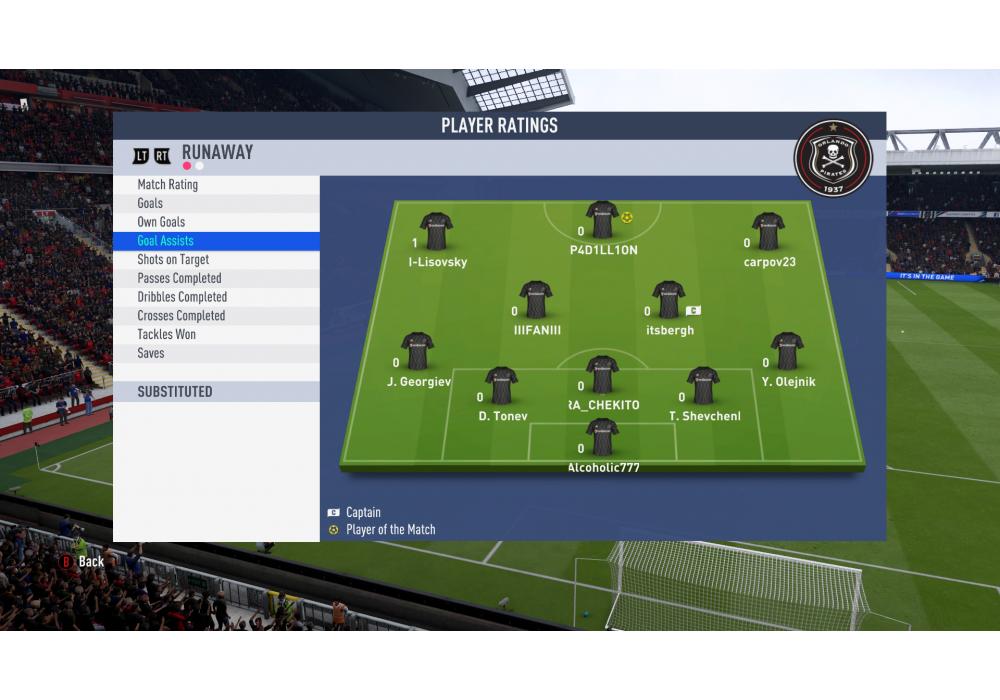Choose the Goals stat row
Image resolution: width=1000 pixels, height=700 pixels.
coord(216,203)
